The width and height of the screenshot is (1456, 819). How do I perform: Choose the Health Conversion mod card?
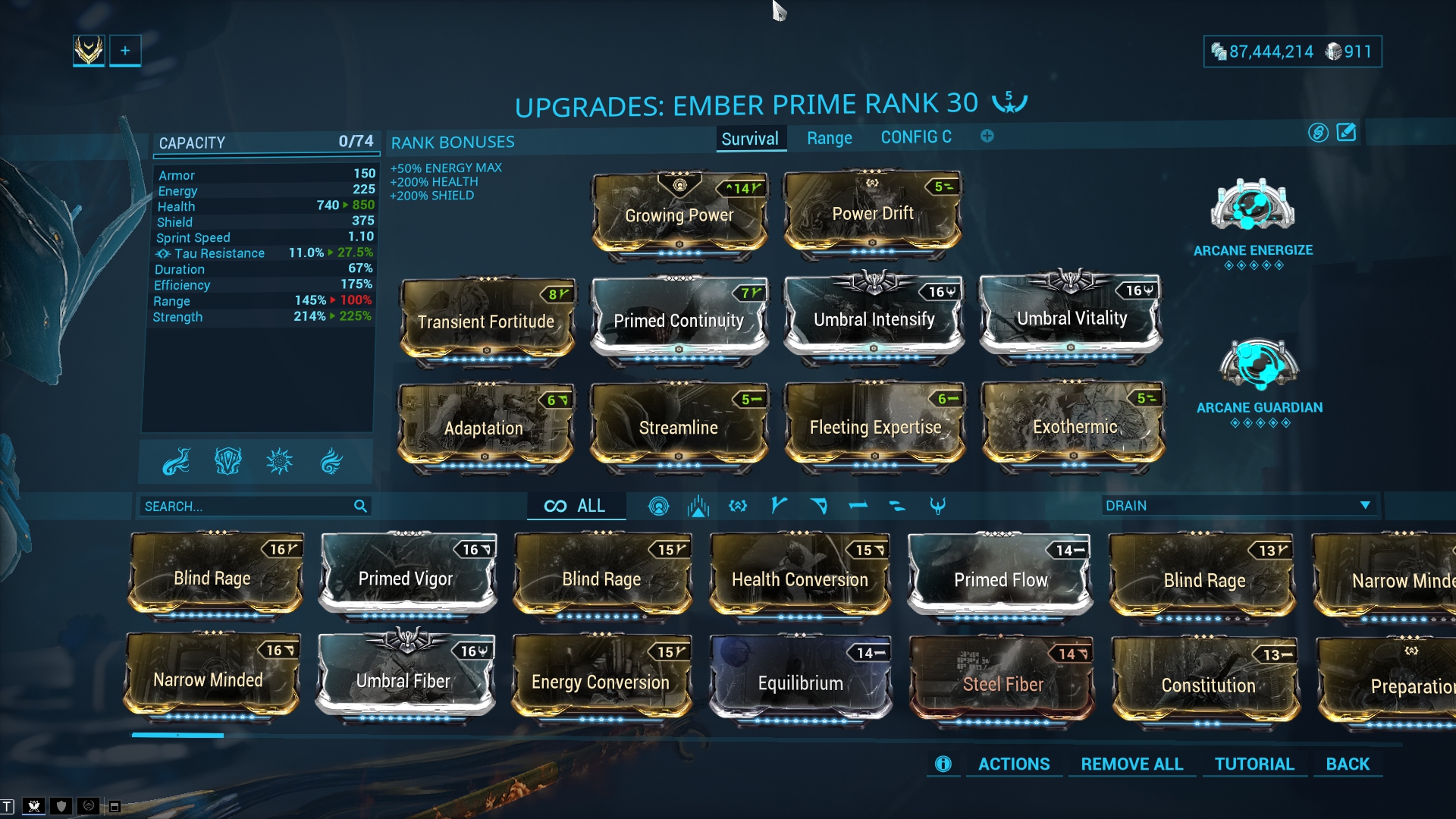tap(799, 579)
